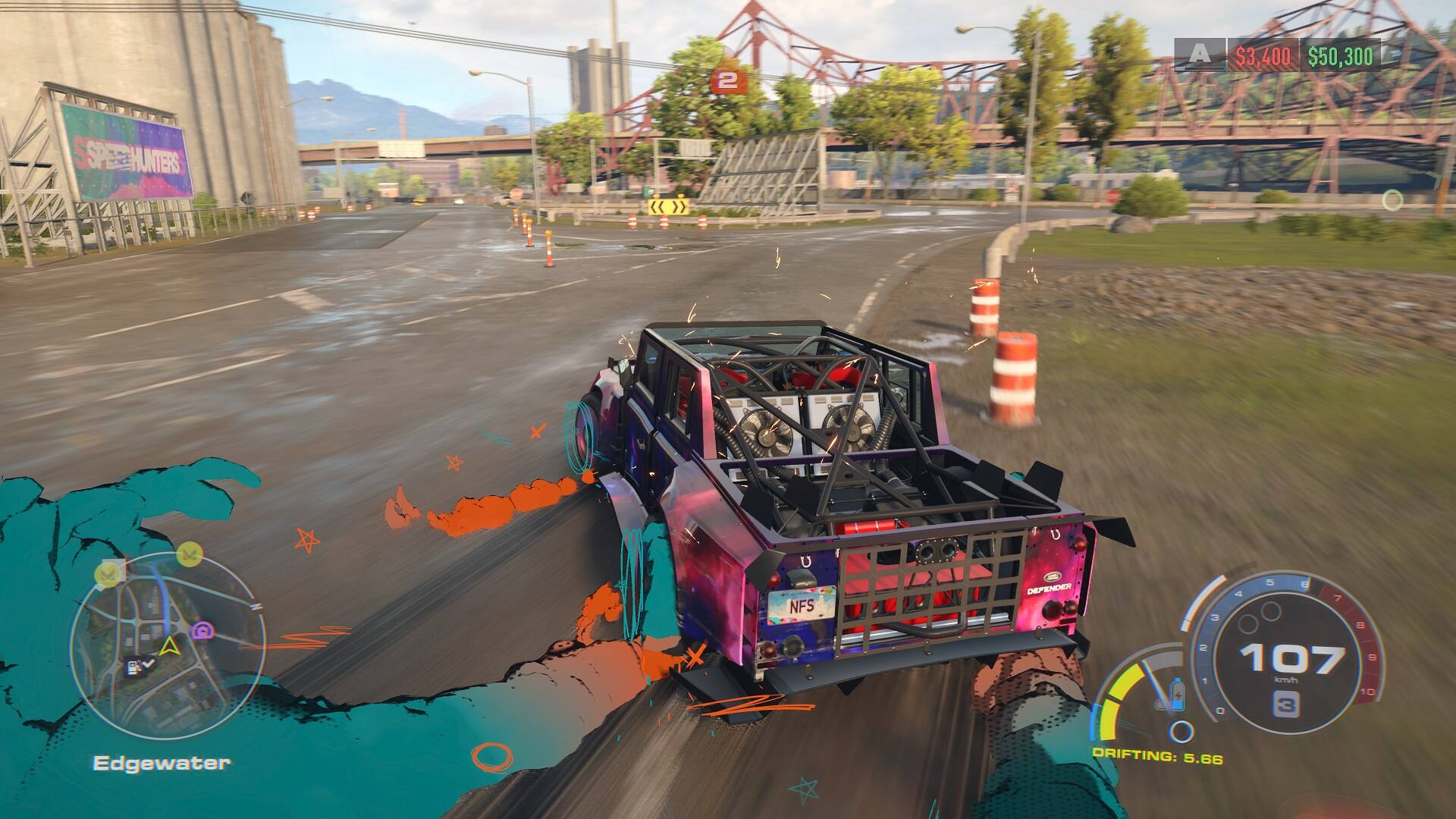Click the orange number 2 position marker
This screenshot has width=1456, height=819.
click(x=726, y=81)
